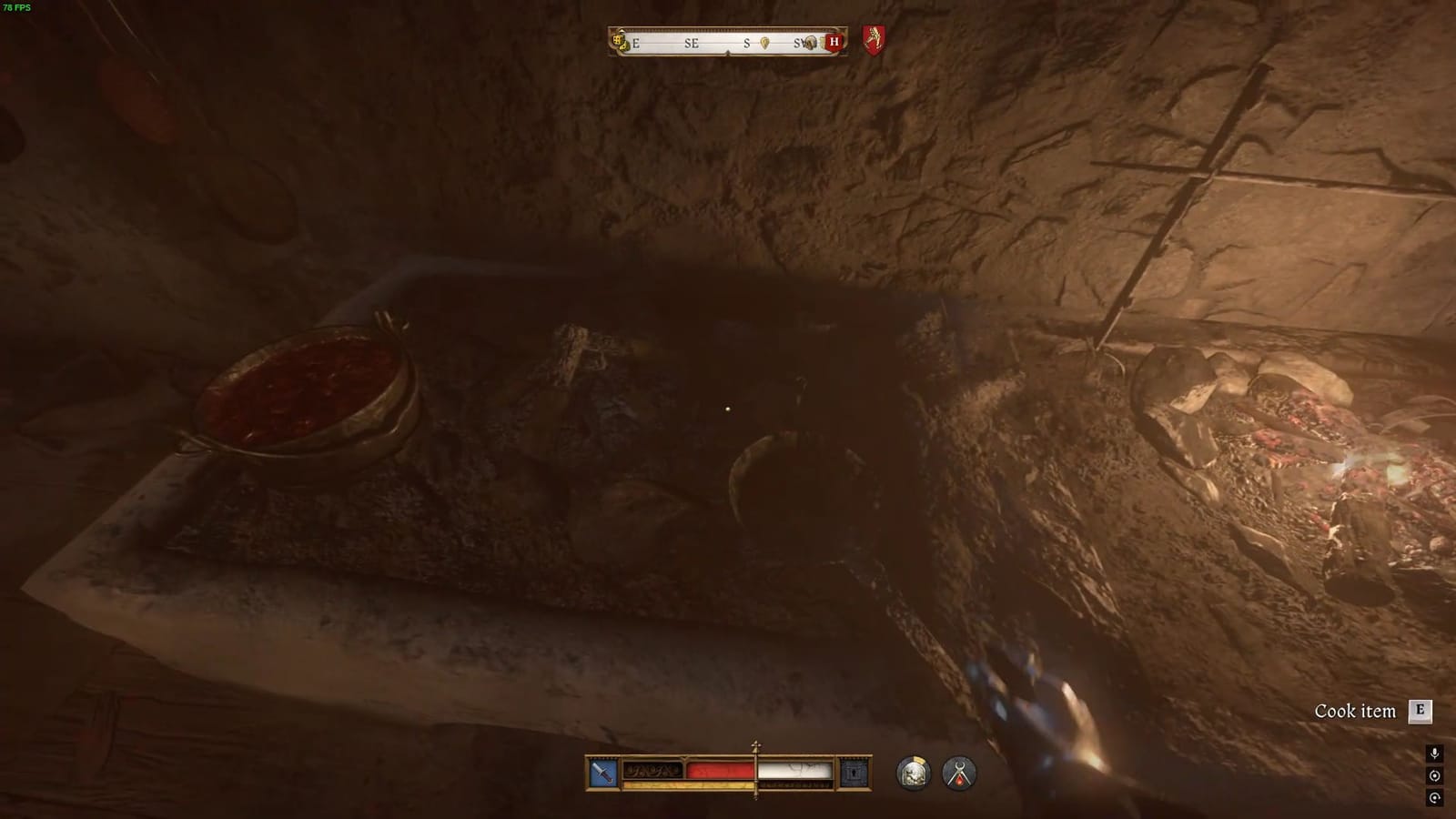Click the player marker near SW on compass
1456x819 pixels.
click(810, 43)
